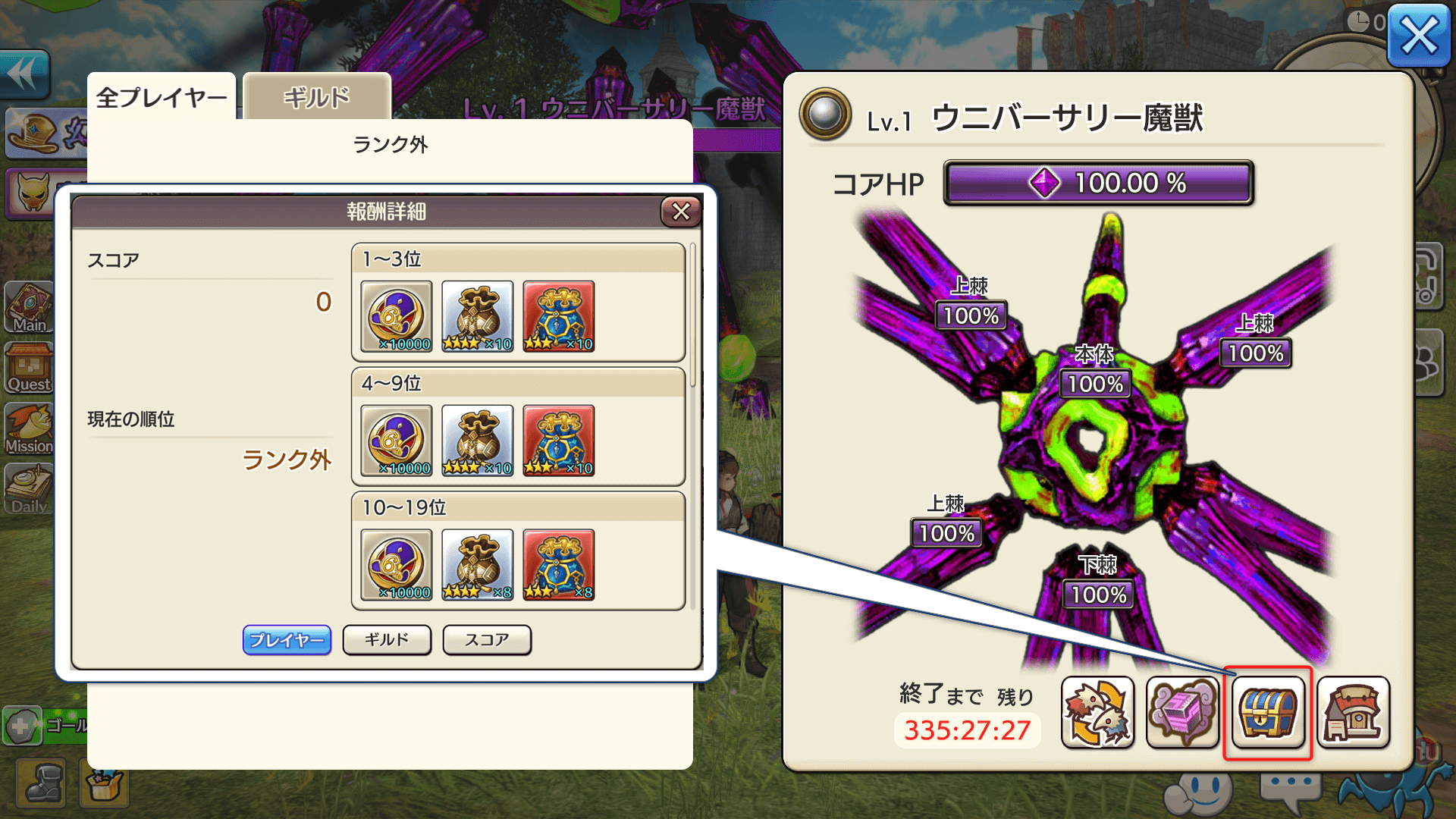
Task: Open the Daily tasks icon
Action: pos(29,489)
